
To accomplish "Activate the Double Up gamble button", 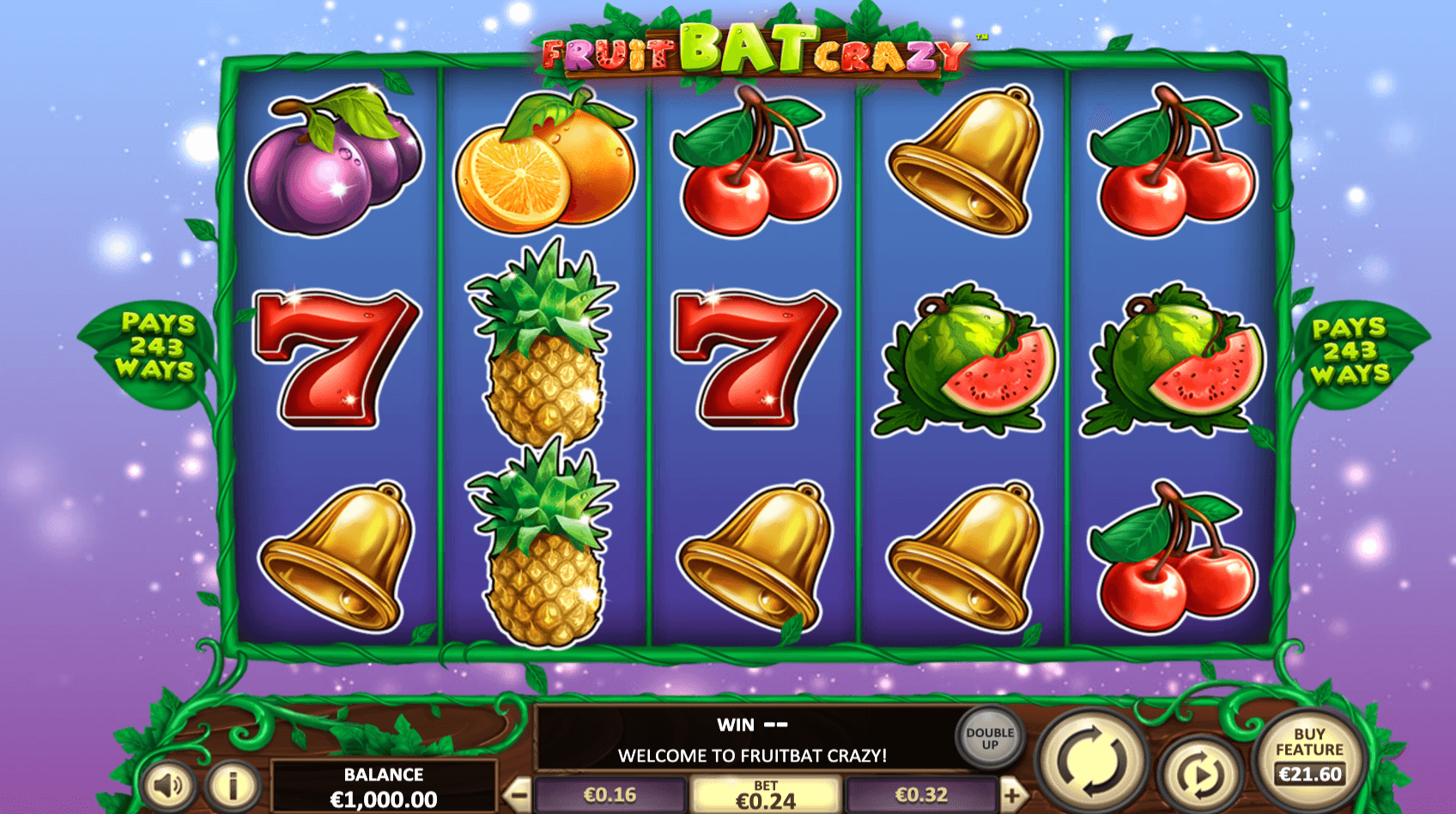I will [990, 738].
